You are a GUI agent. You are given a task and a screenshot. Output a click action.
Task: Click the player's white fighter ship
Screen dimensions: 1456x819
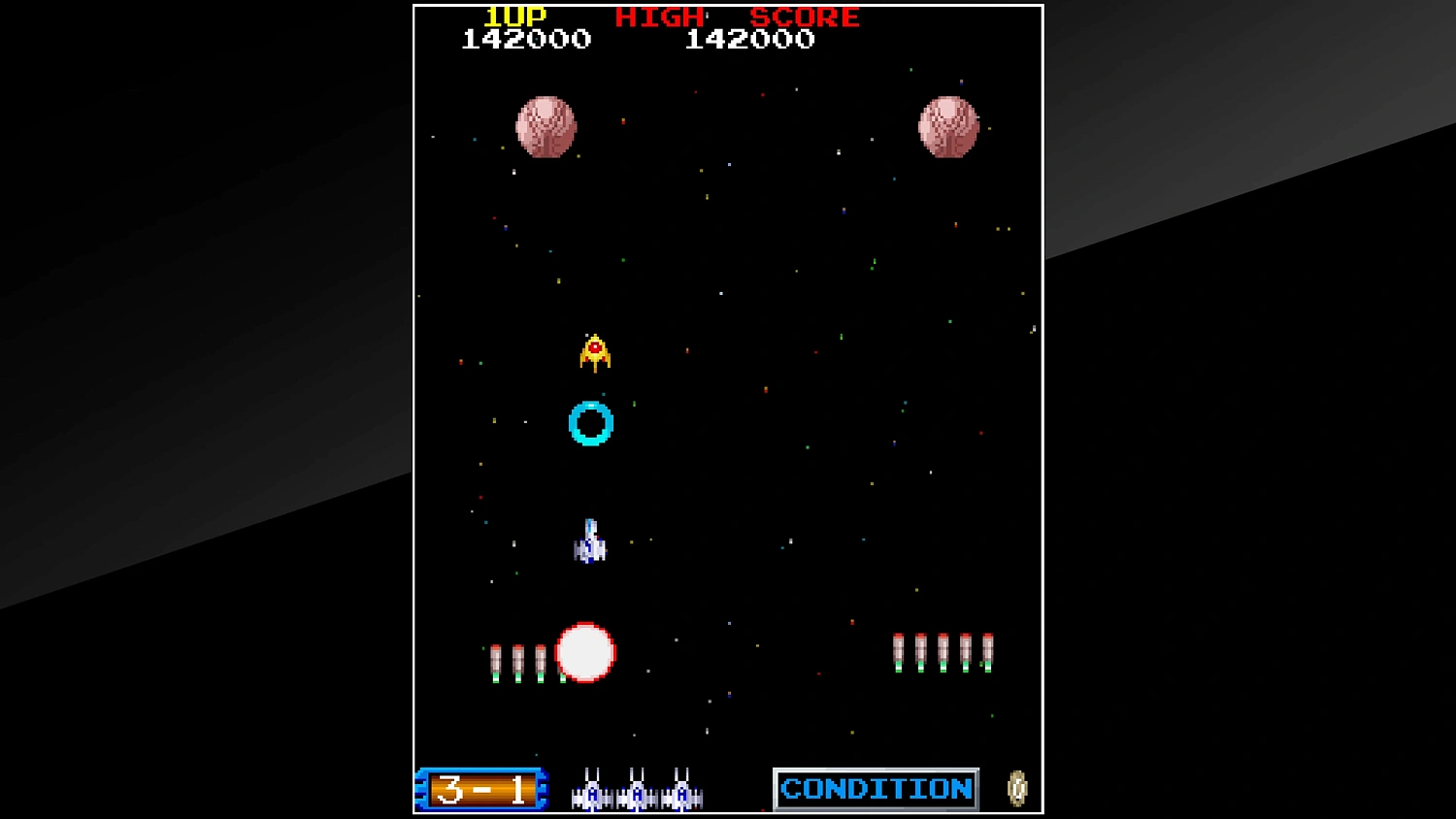pos(589,542)
